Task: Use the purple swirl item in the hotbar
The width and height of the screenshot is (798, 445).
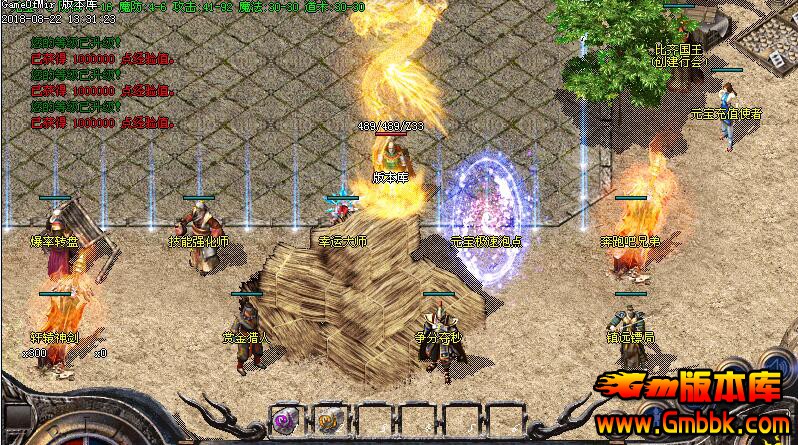Action: 286,420
